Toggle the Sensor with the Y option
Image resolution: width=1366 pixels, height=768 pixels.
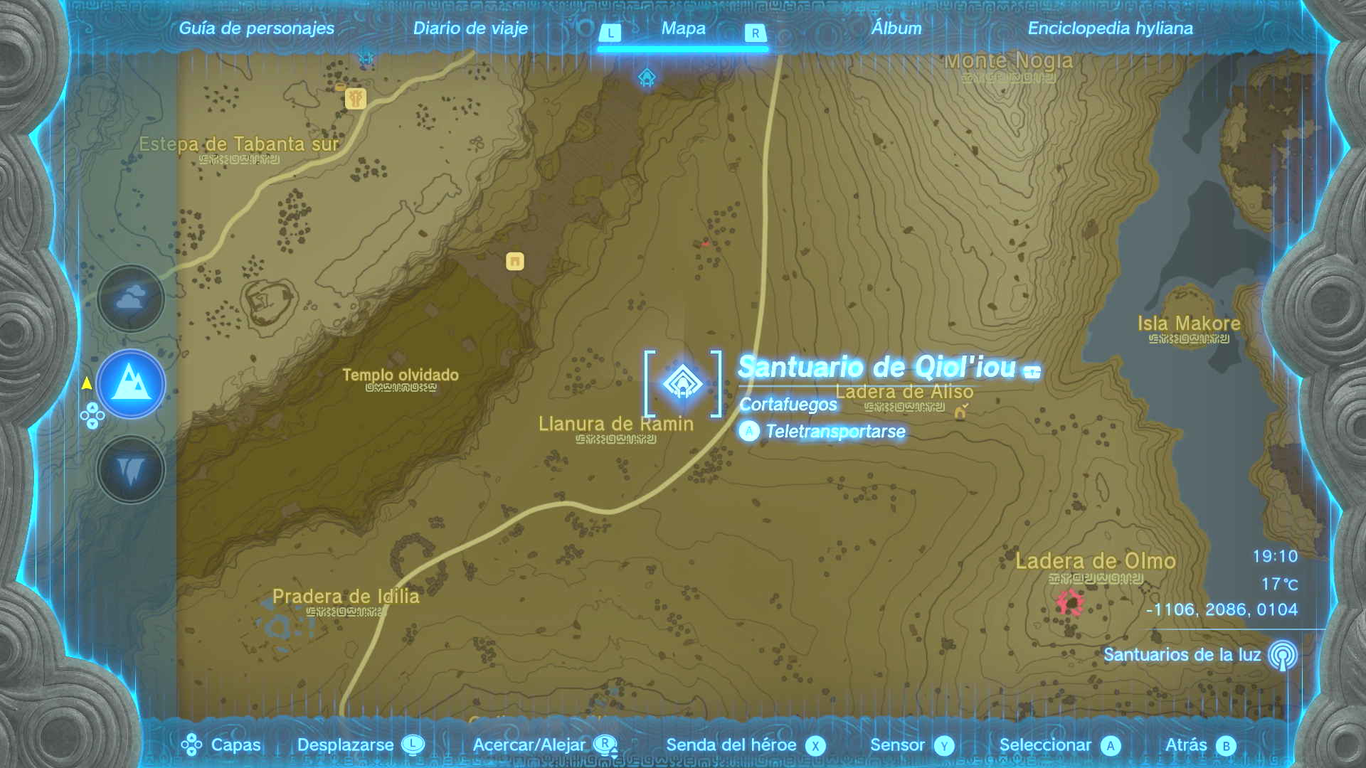click(944, 744)
